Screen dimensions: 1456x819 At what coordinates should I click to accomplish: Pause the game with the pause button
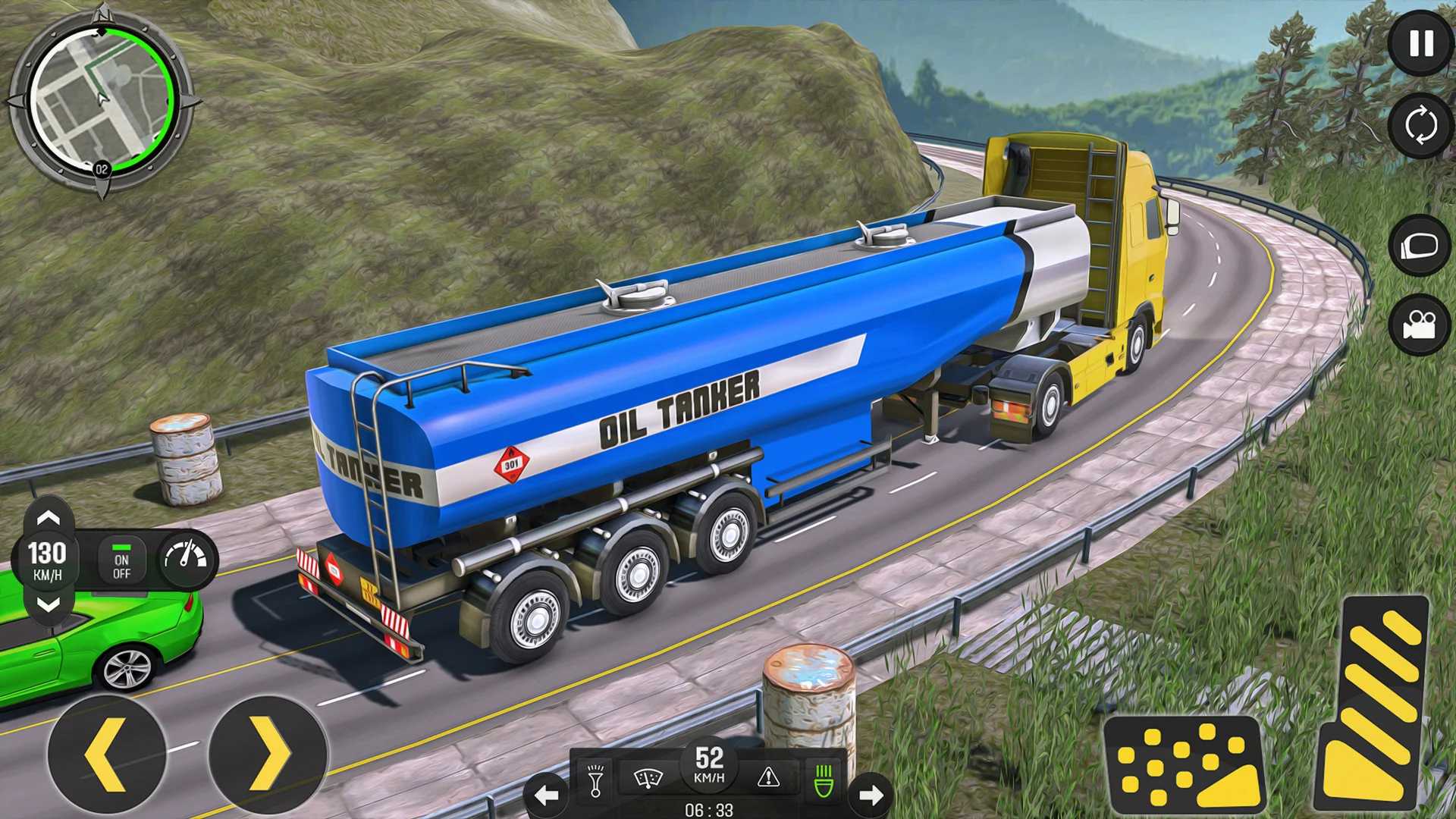click(1420, 44)
